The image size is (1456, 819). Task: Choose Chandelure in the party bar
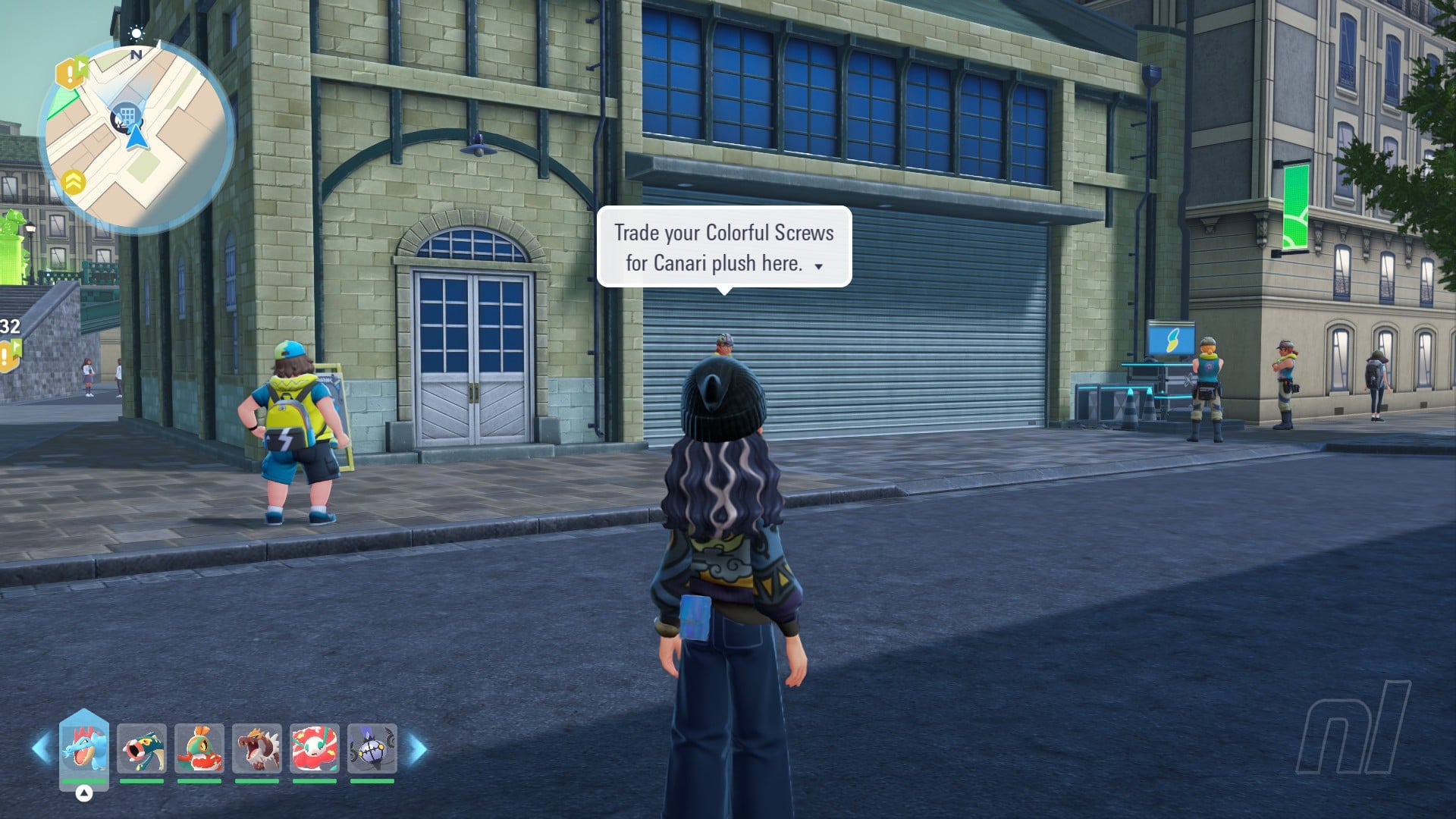click(x=372, y=748)
